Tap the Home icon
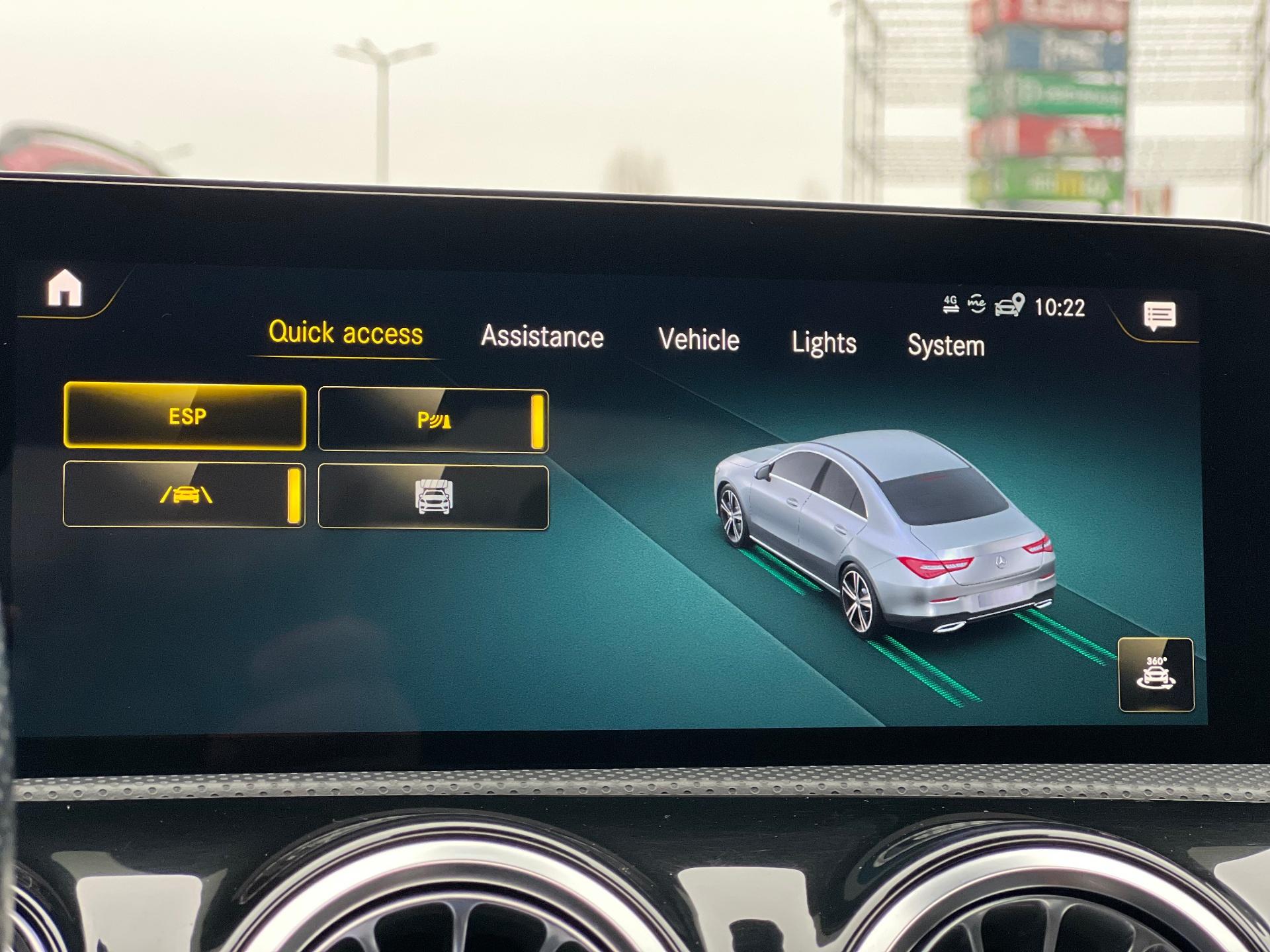Screen dimensions: 1270x952 pyautogui.click(x=65, y=288)
